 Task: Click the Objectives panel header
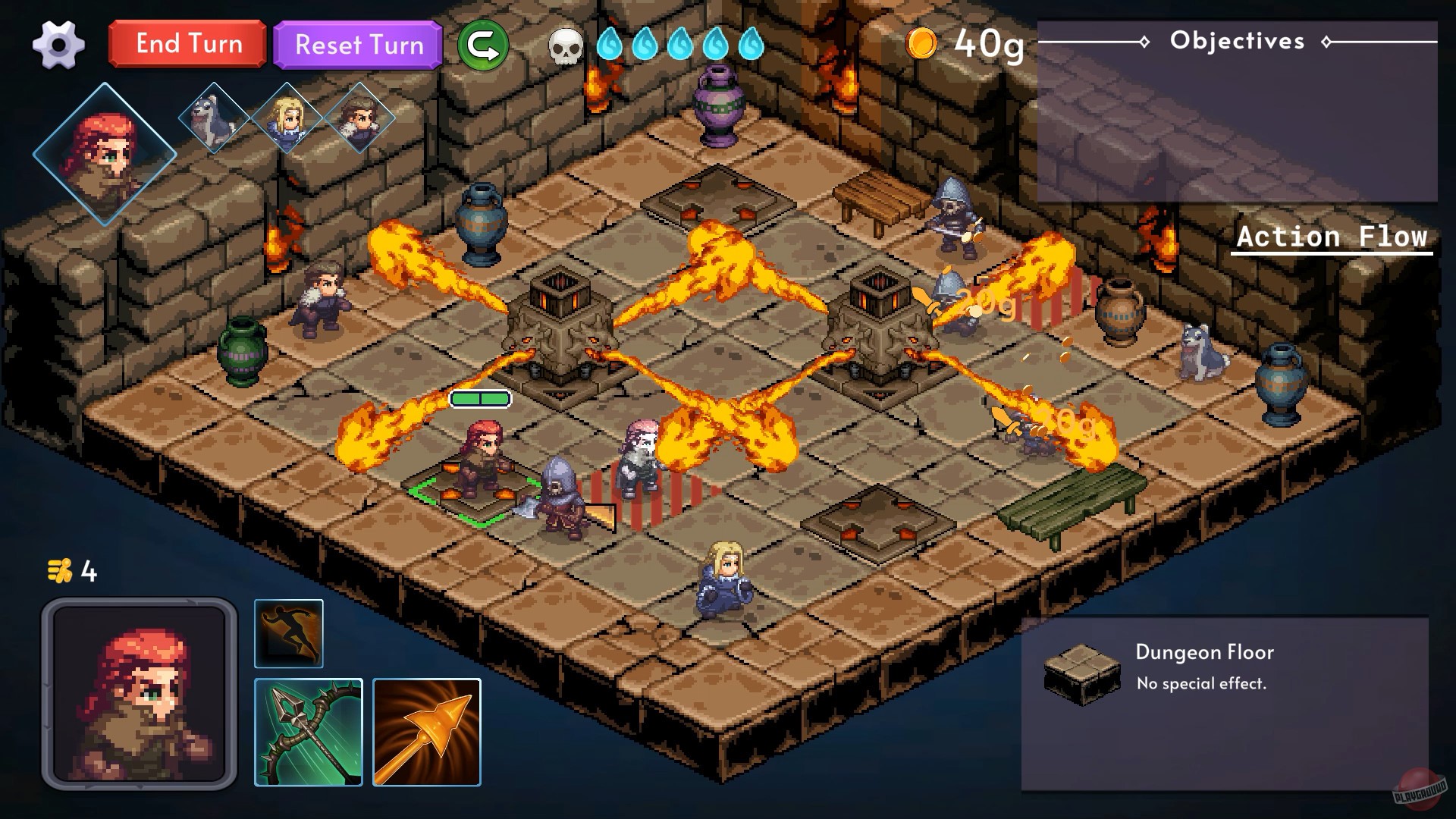pyautogui.click(x=1238, y=40)
